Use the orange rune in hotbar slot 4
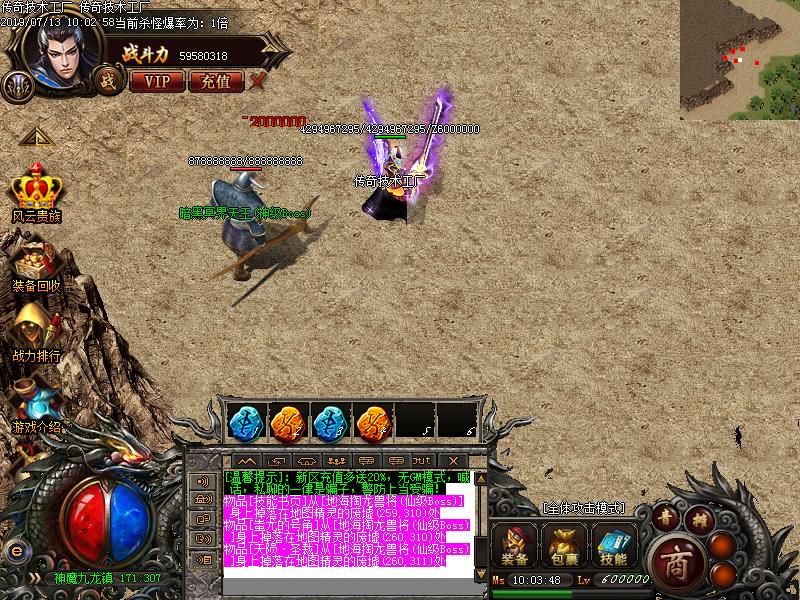This screenshot has width=800, height=600. 373,421
